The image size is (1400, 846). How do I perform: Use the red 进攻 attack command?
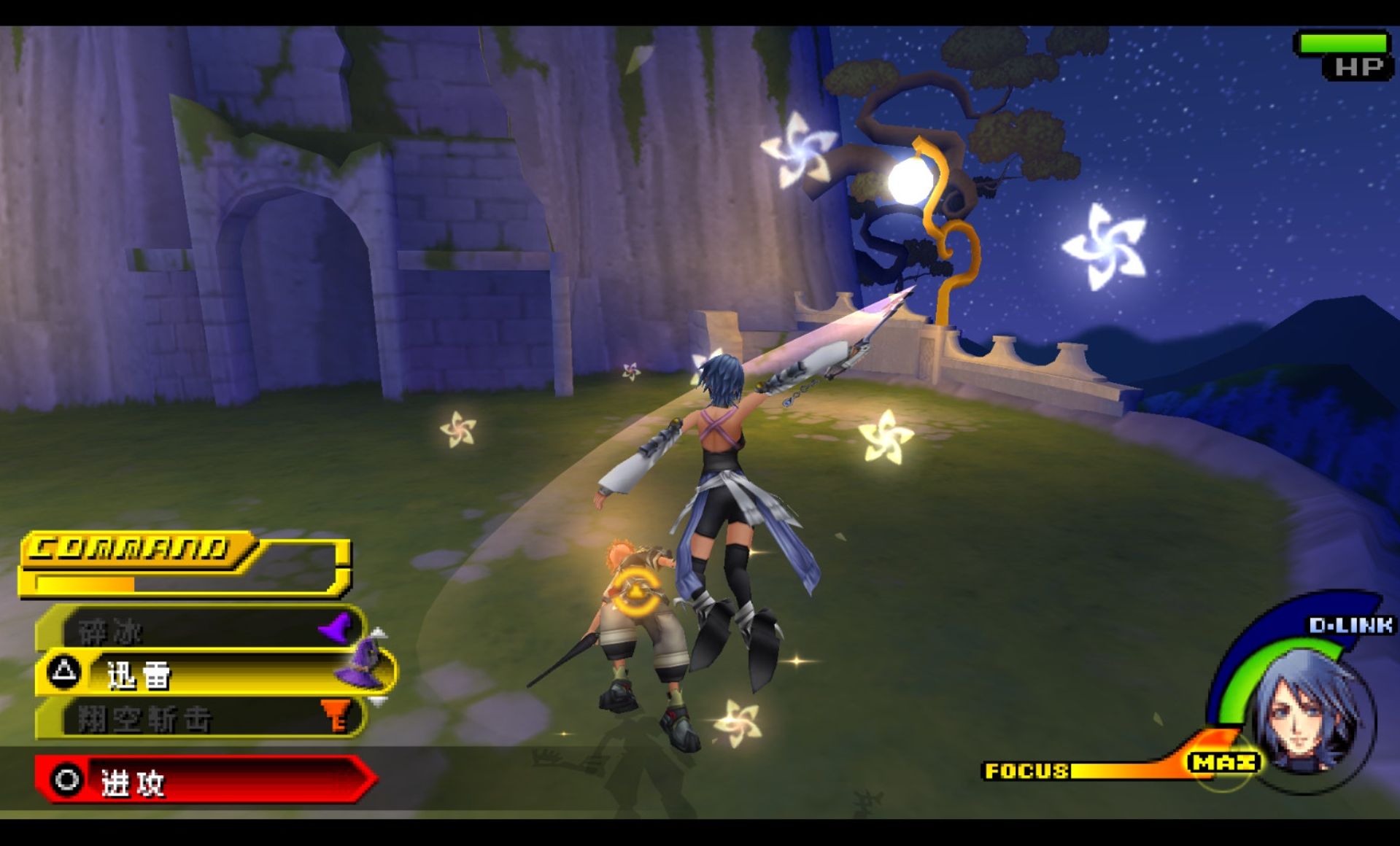coord(204,781)
